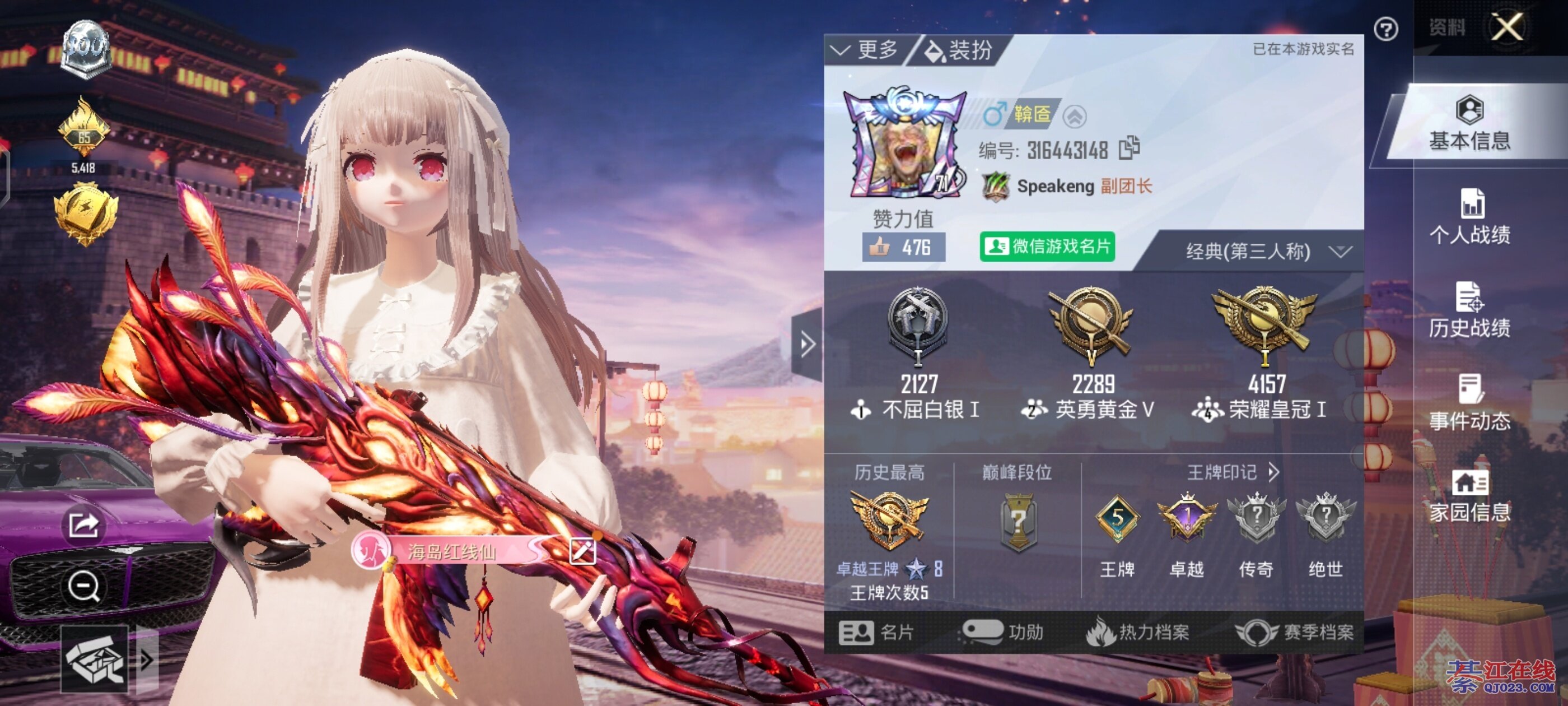
Task: Open the 装扮 outfit tab
Action: pos(959,50)
